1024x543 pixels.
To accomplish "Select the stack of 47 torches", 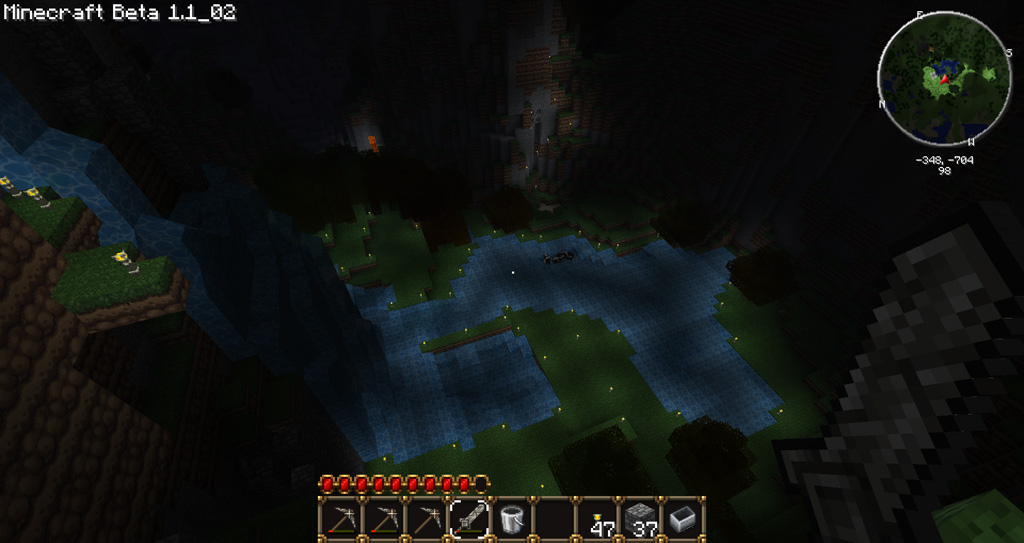I will [x=599, y=519].
